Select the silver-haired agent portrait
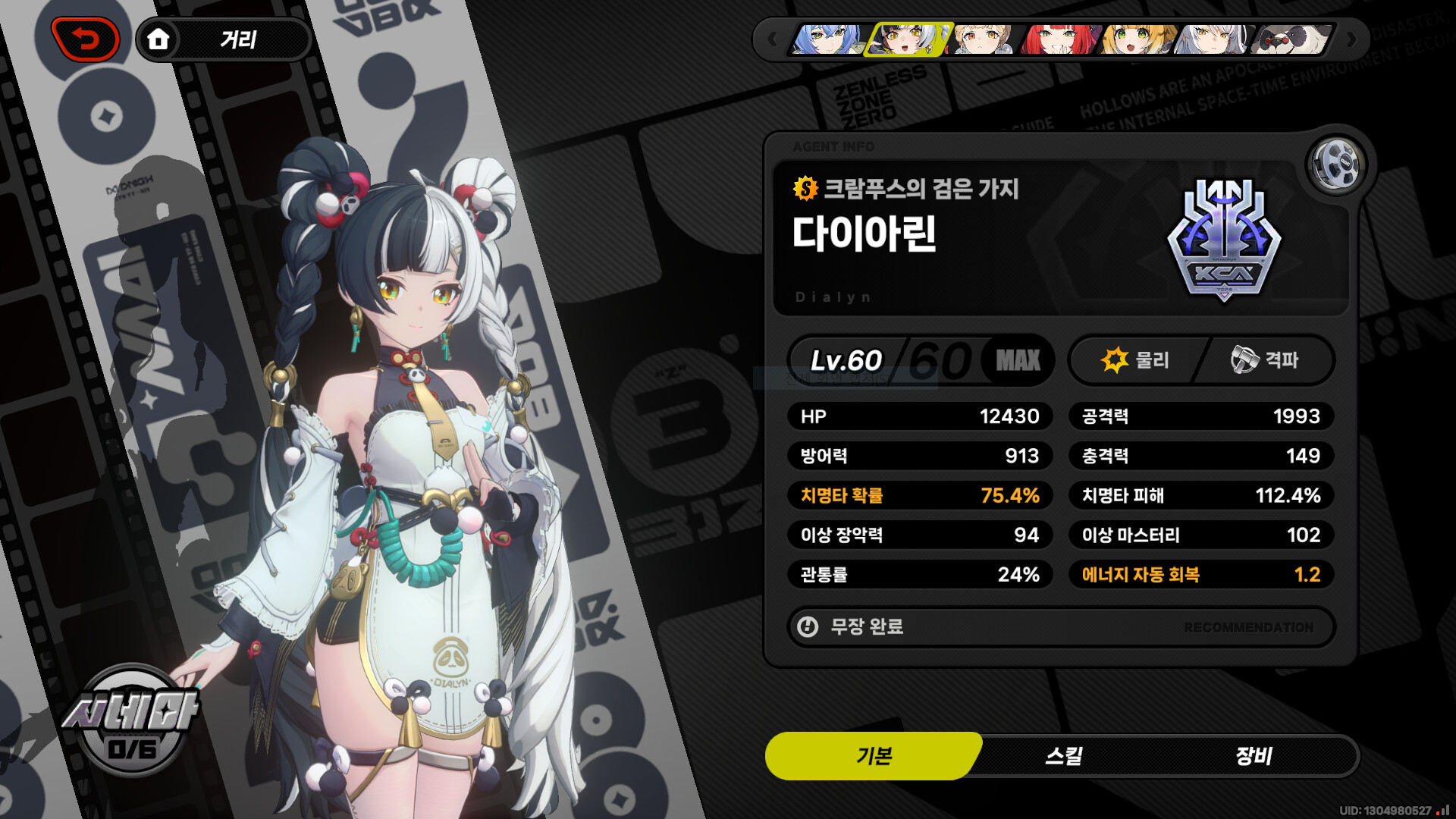 [1213, 39]
